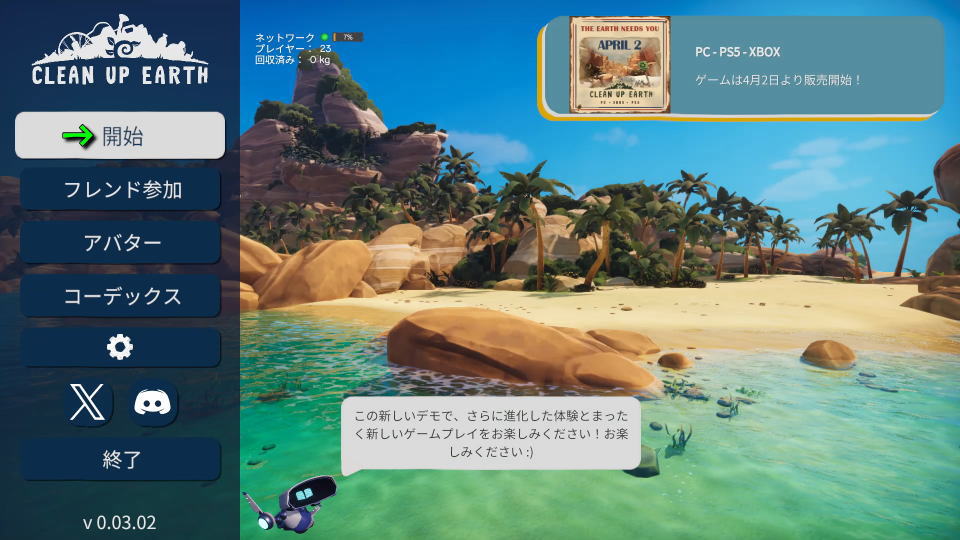This screenshot has height=540, width=960.
Task: Open the コーデックス codex
Action: pos(120,295)
